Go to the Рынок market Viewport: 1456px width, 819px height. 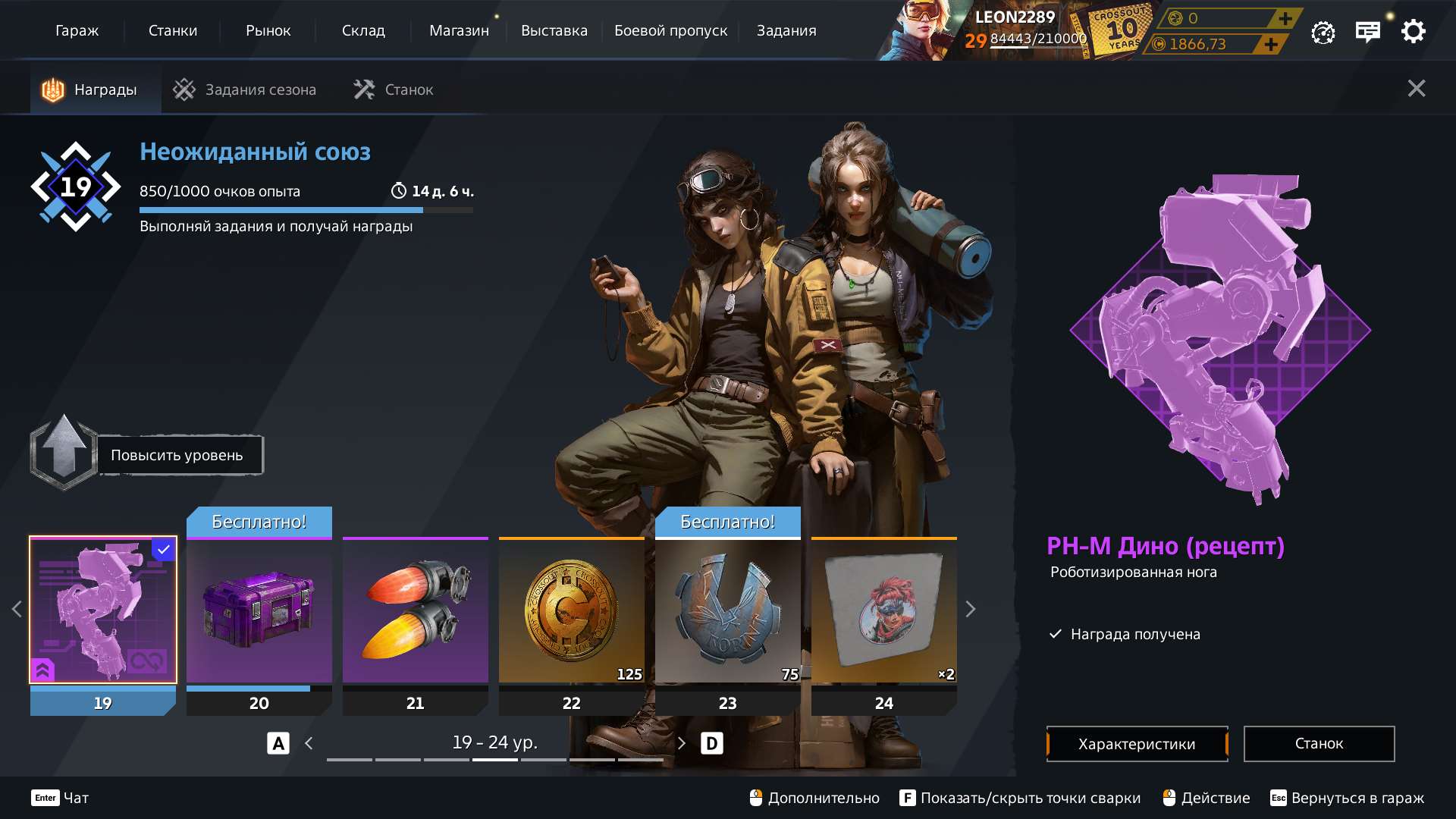click(268, 30)
